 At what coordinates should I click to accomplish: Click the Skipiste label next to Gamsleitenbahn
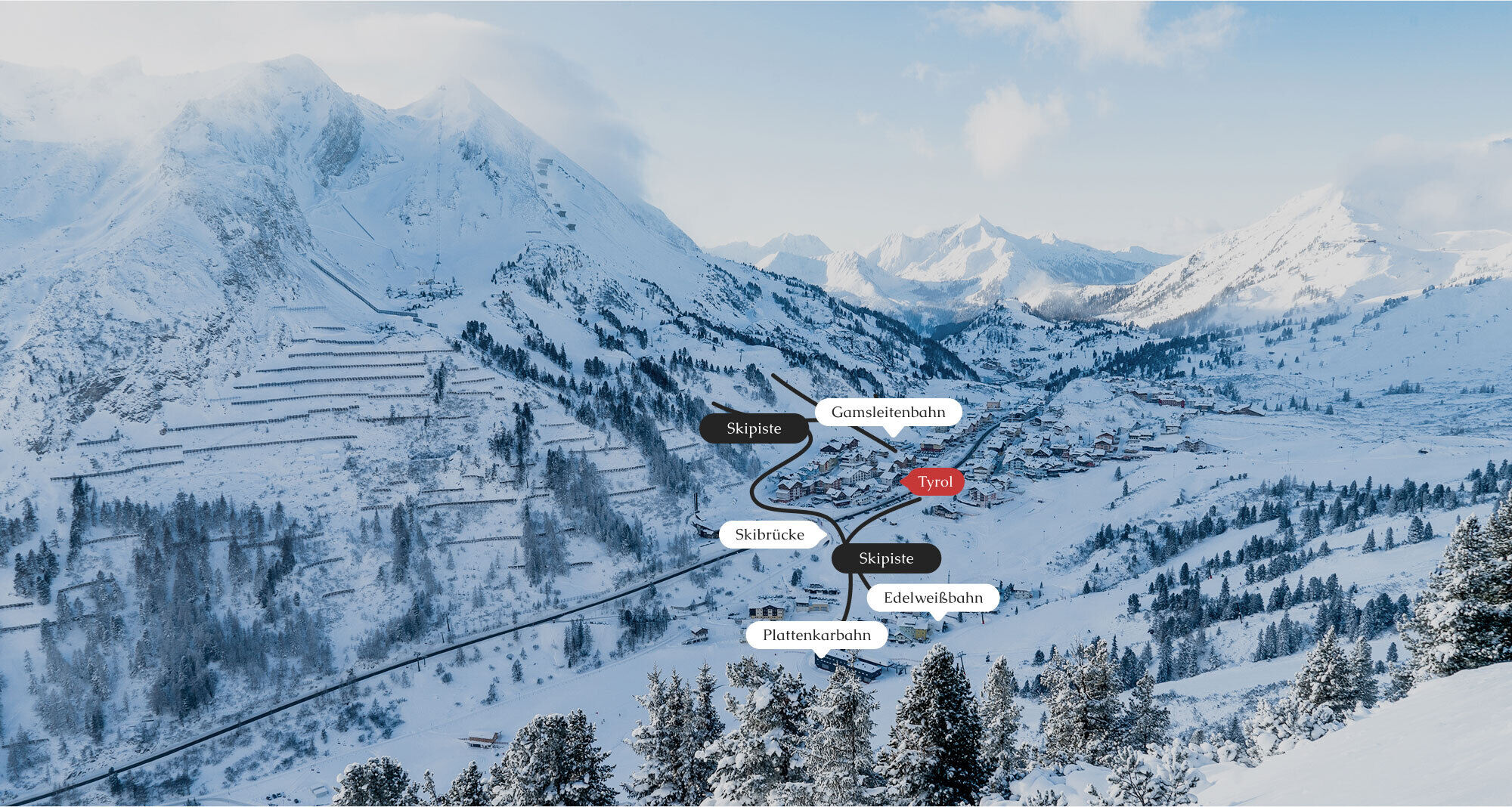click(x=754, y=428)
